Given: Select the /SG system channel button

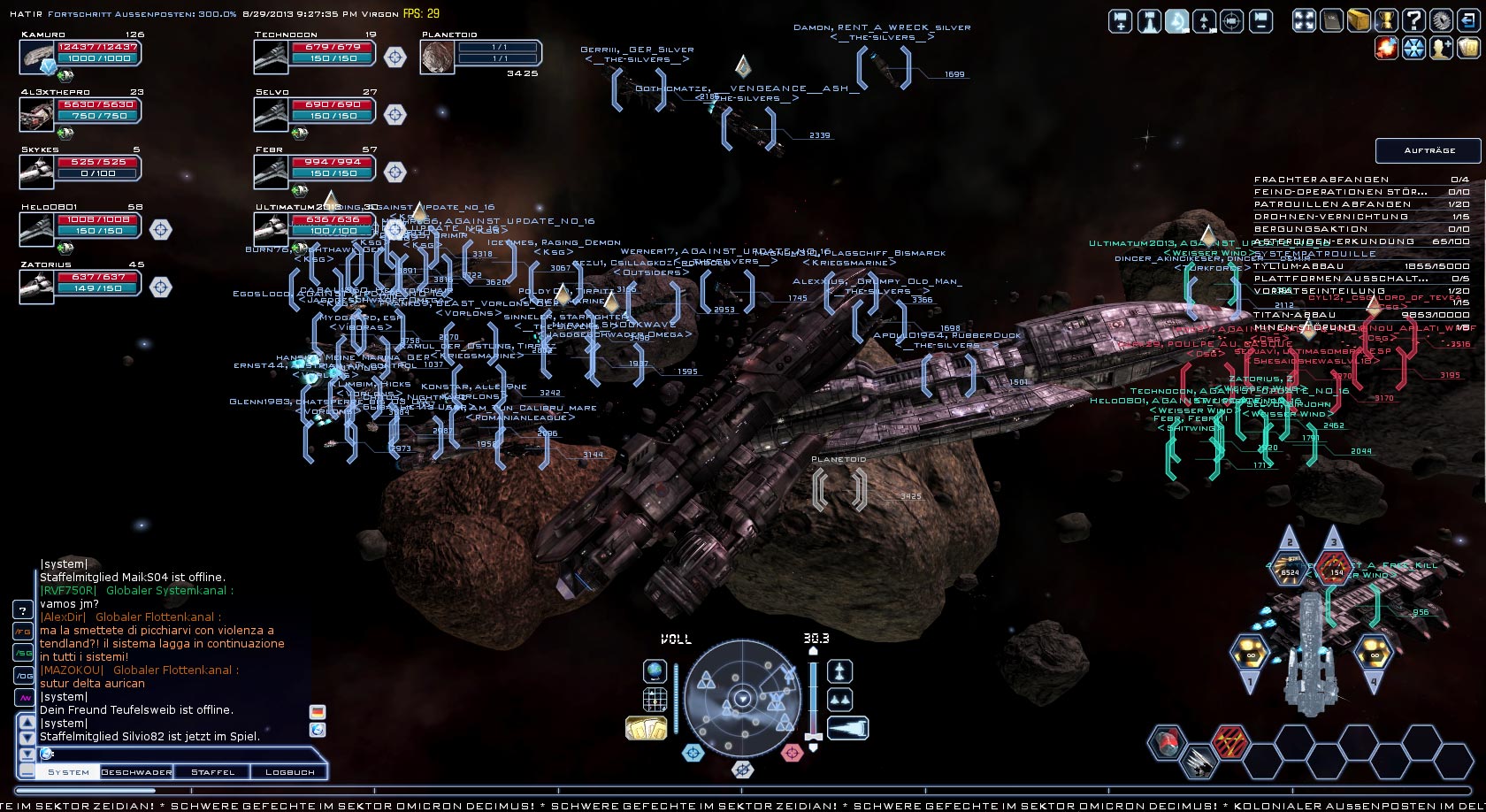Looking at the screenshot, I should point(23,653).
